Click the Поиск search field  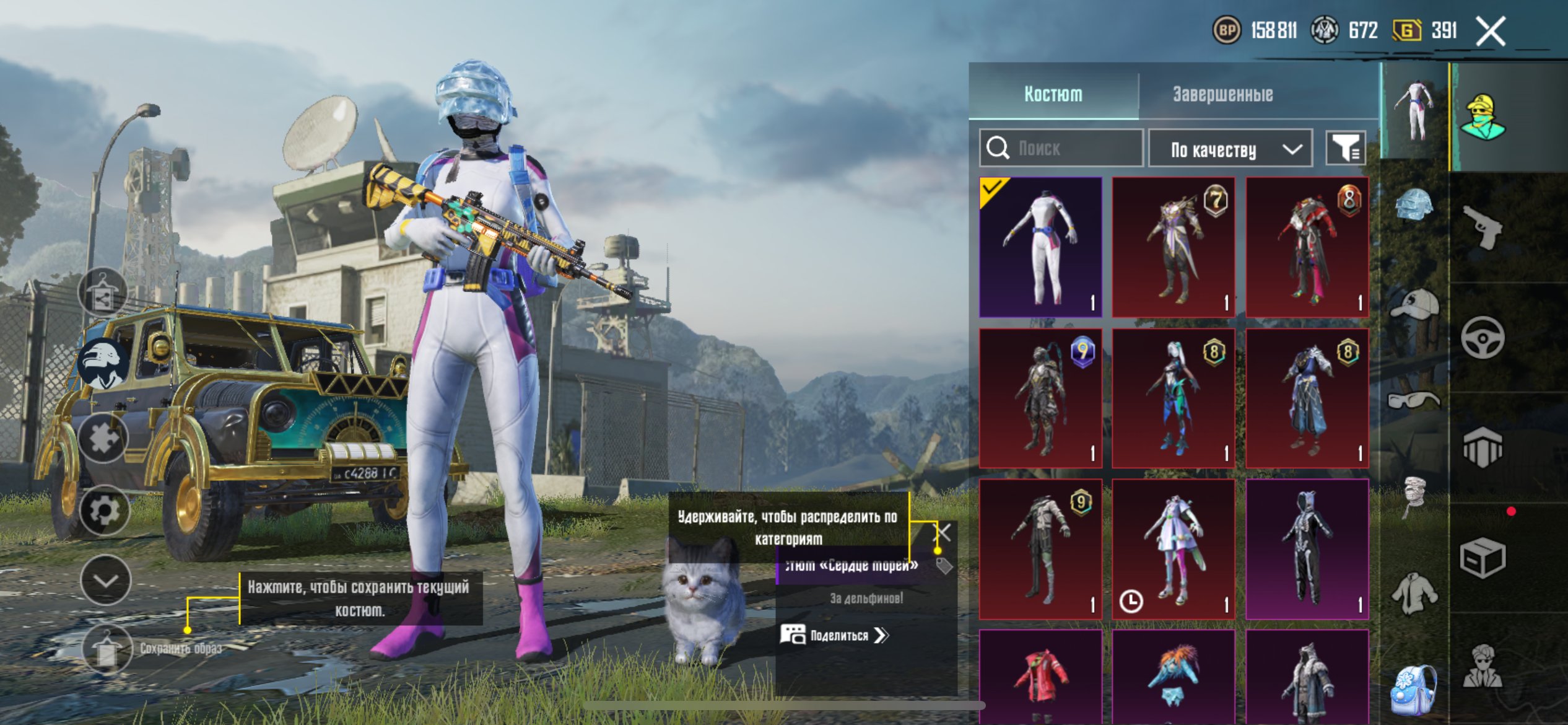point(1061,148)
